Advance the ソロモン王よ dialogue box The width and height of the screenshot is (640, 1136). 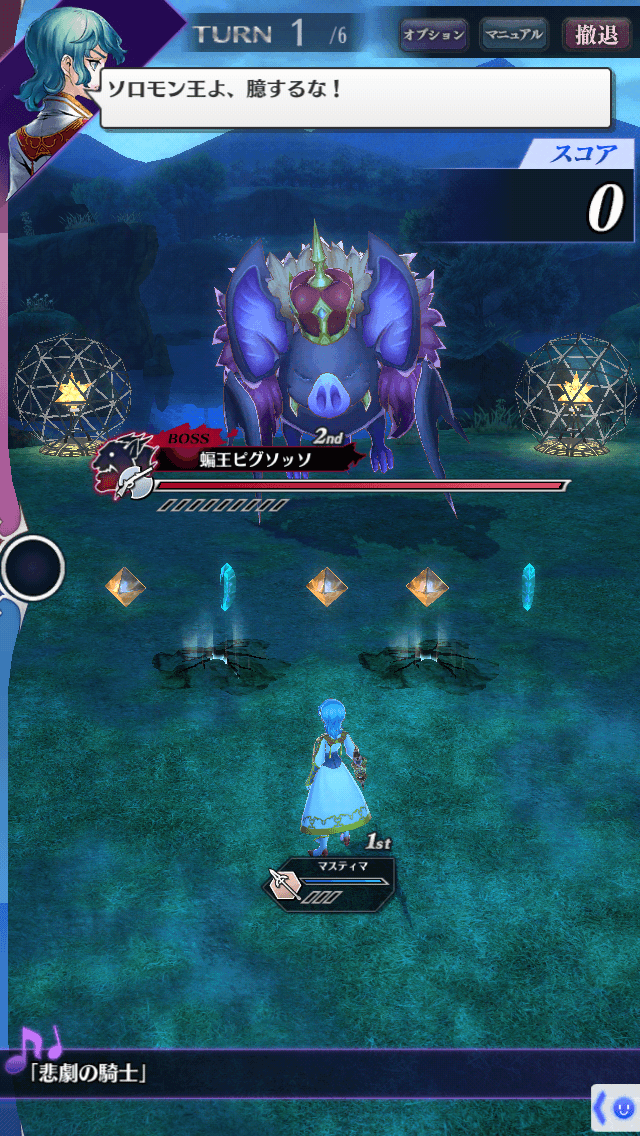click(x=355, y=97)
